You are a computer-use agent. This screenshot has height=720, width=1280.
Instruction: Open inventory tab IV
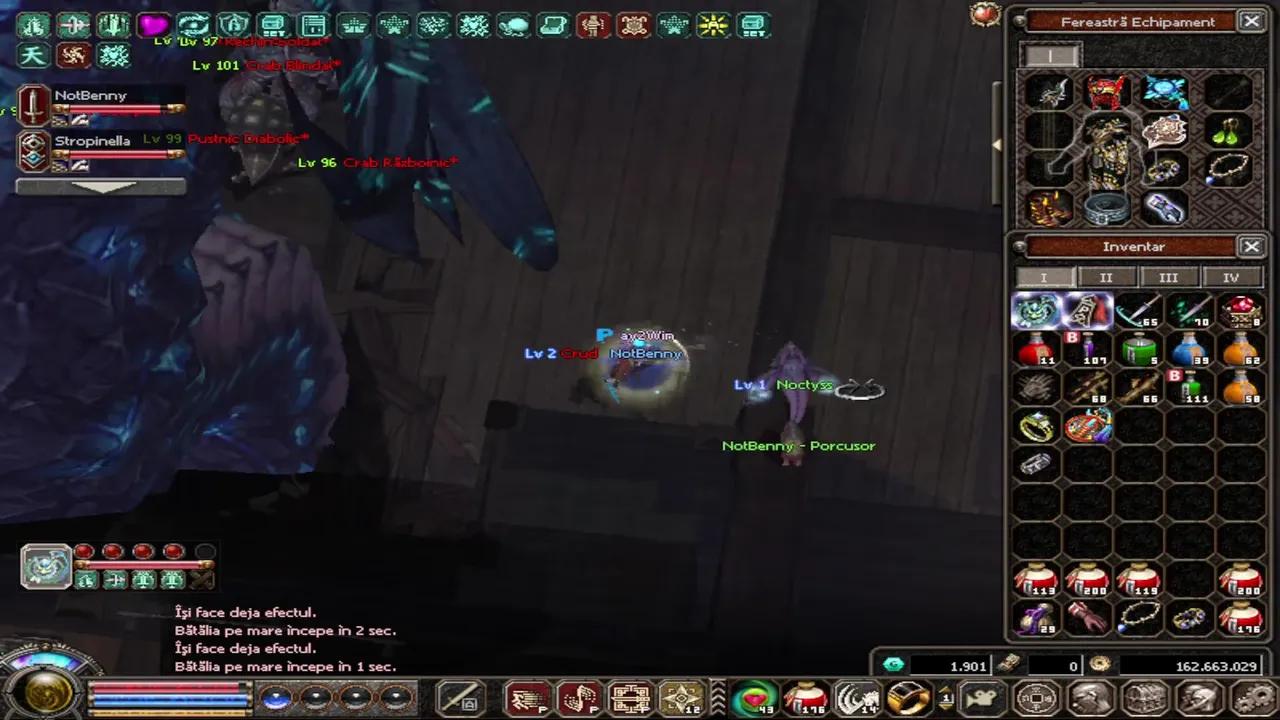tap(1230, 277)
